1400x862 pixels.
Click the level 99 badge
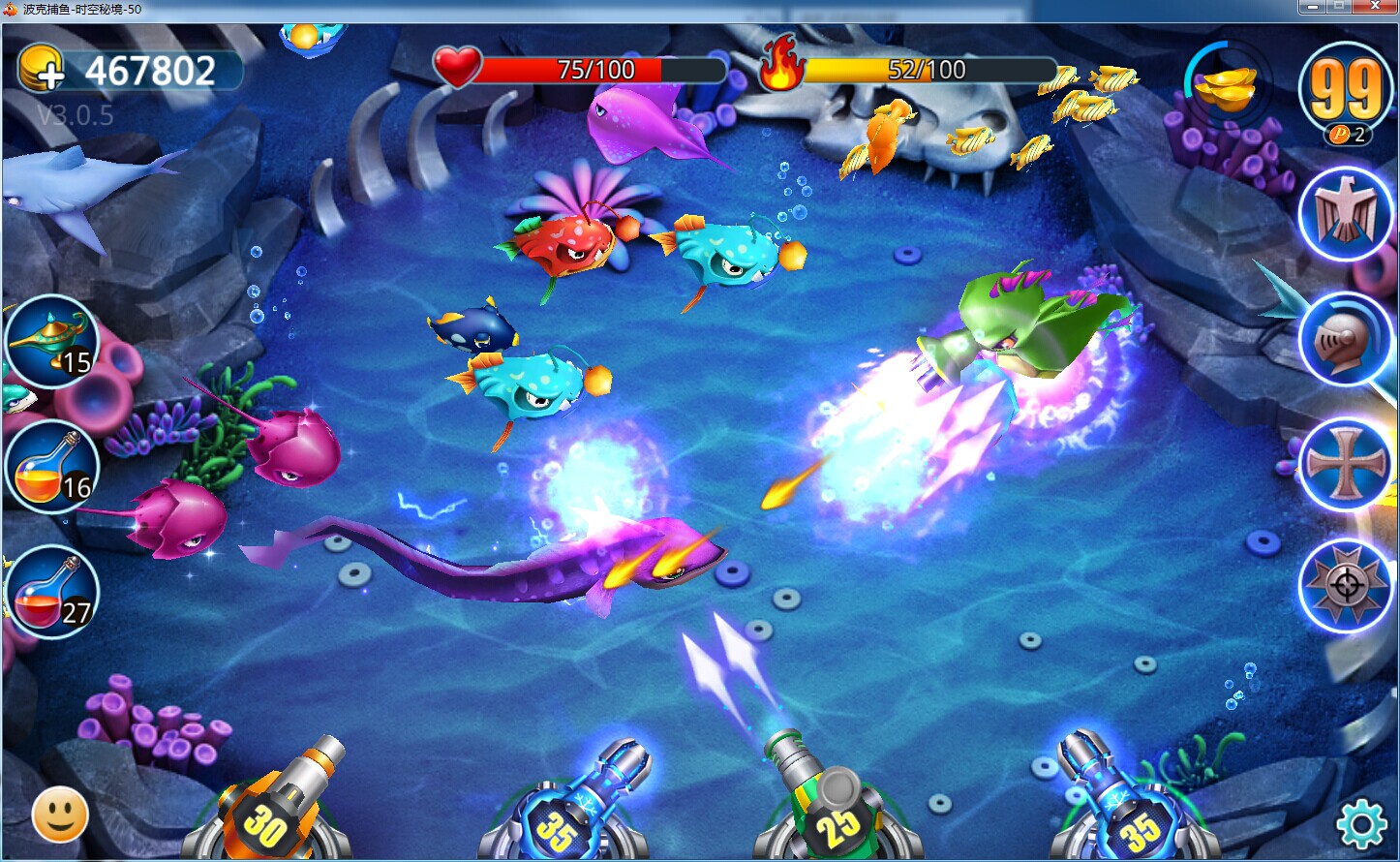pos(1346,89)
